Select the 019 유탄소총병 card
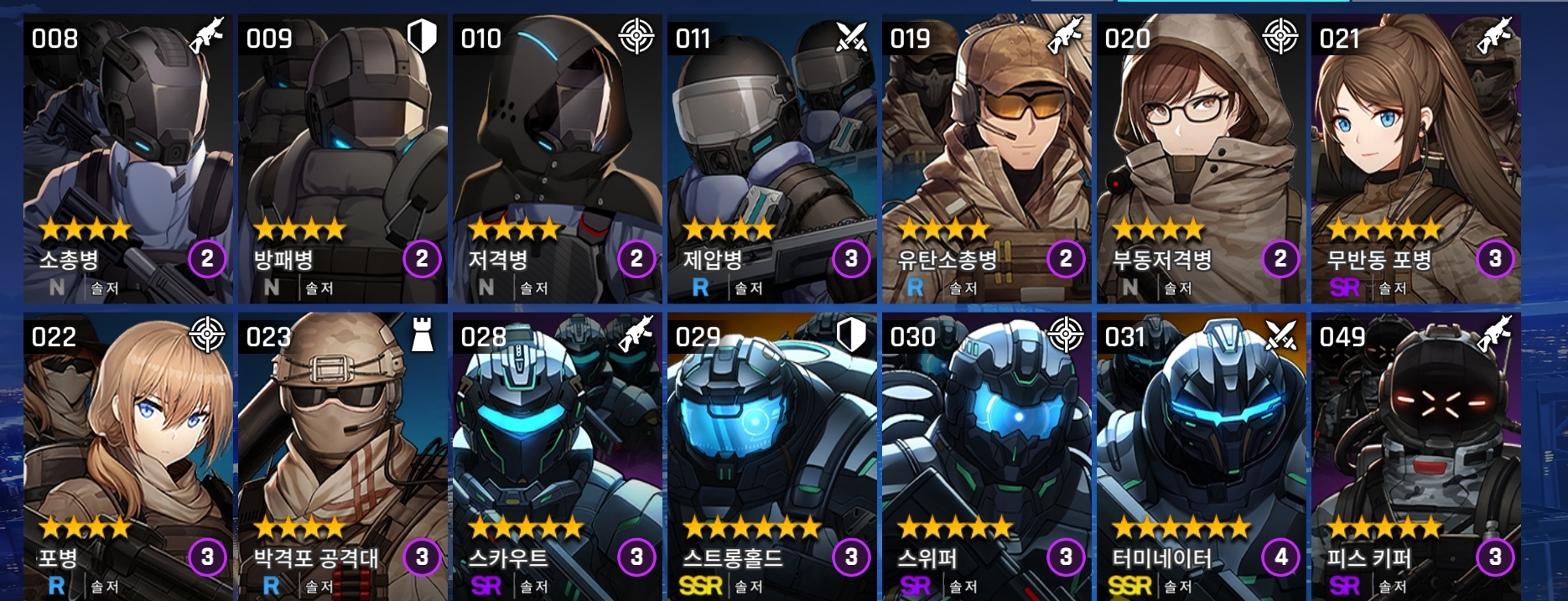The height and width of the screenshot is (601, 1568). [x=987, y=159]
